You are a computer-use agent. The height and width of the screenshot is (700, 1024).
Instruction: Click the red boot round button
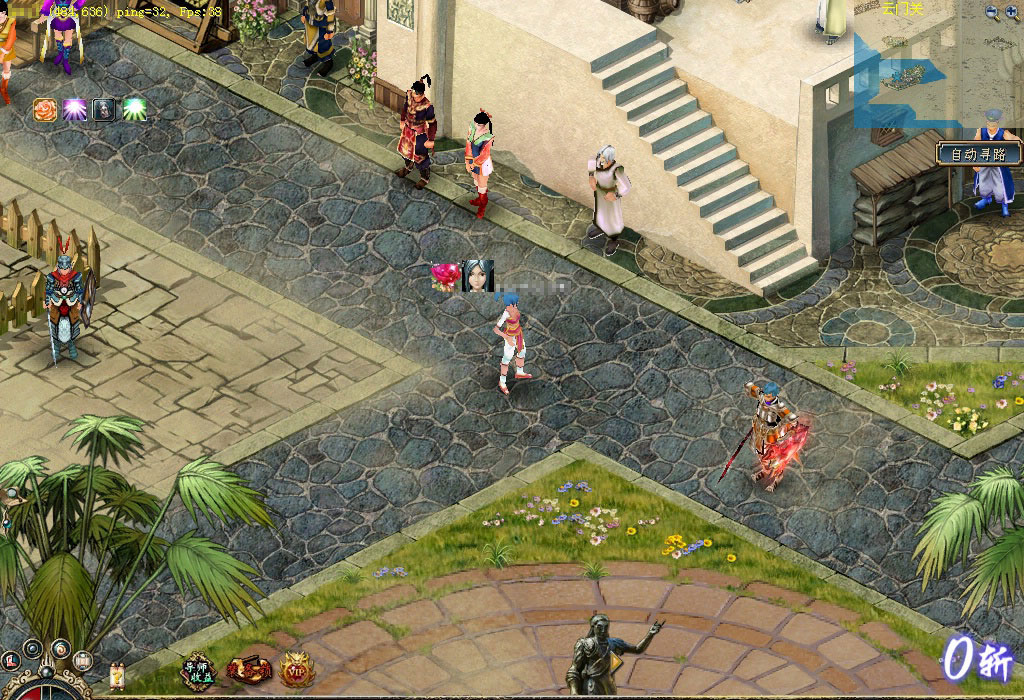click(11, 661)
